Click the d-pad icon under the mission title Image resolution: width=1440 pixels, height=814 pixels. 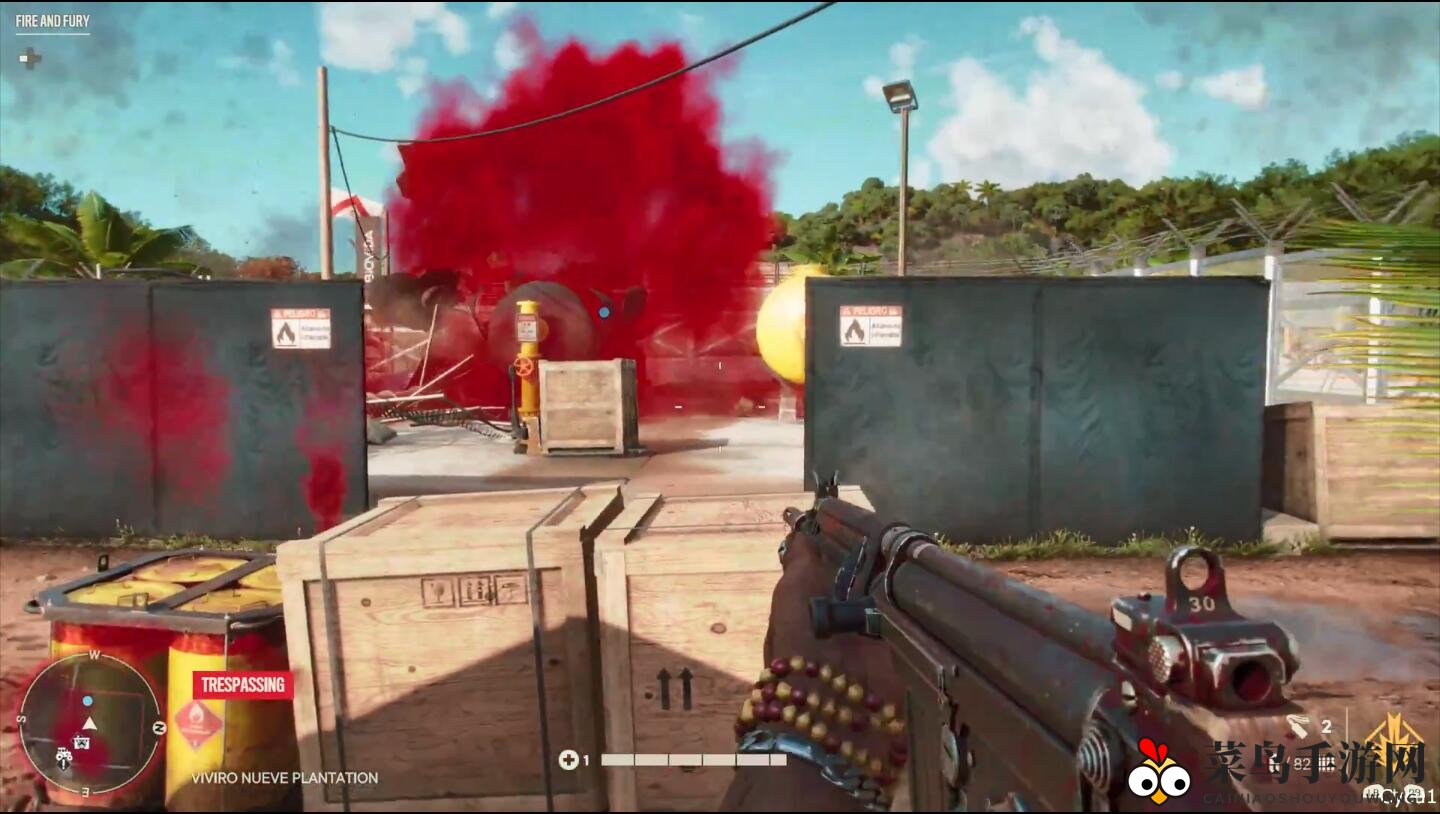pyautogui.click(x=30, y=58)
